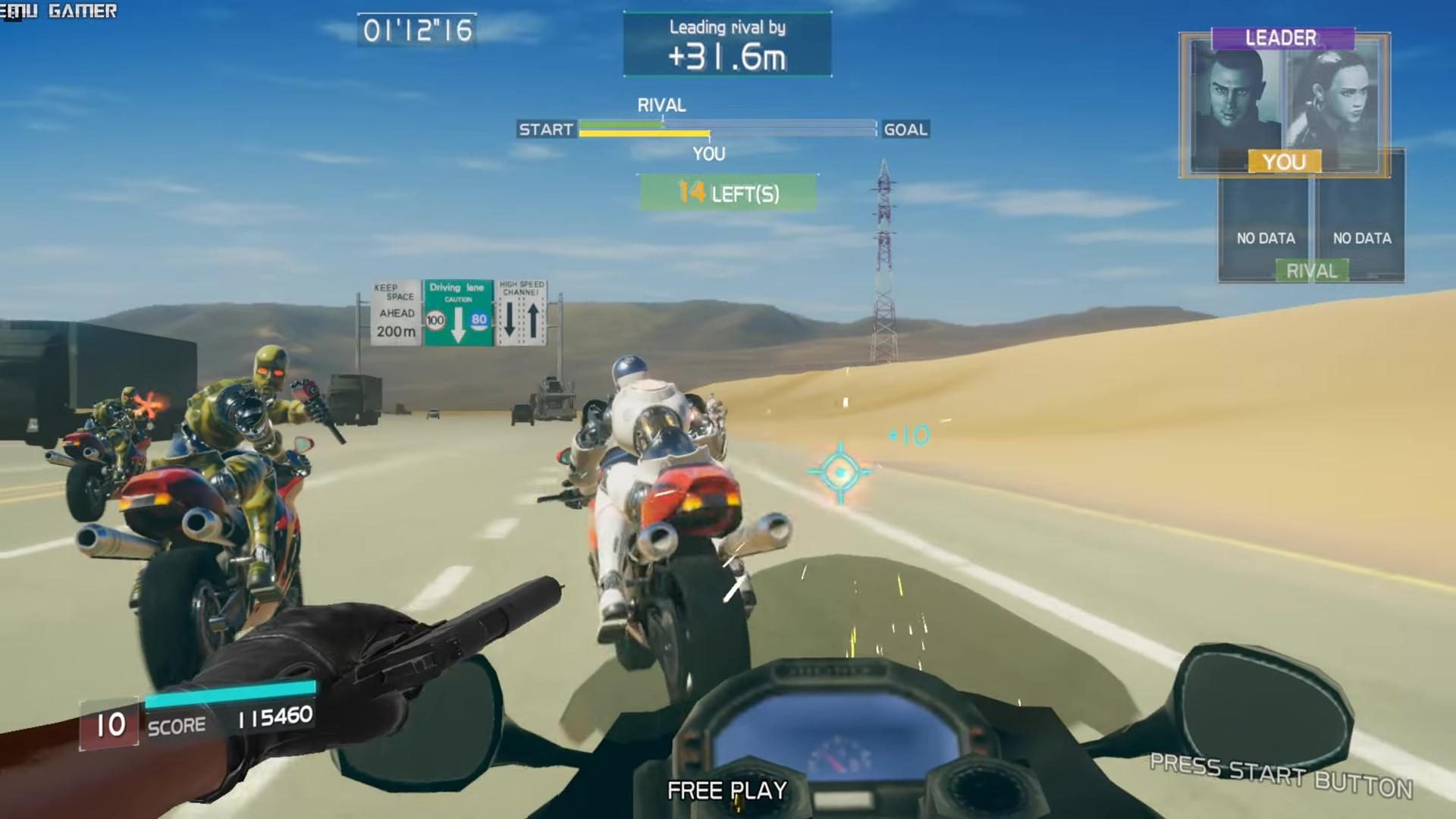Toggle the yellow YOU badge on the leaderboard
1456x819 pixels.
pyautogui.click(x=1285, y=162)
